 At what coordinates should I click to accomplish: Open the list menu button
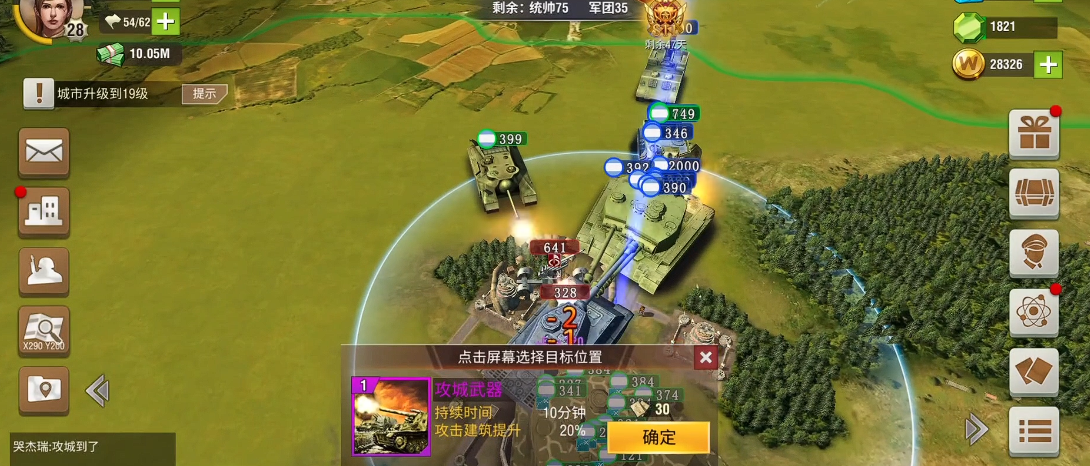(1033, 431)
